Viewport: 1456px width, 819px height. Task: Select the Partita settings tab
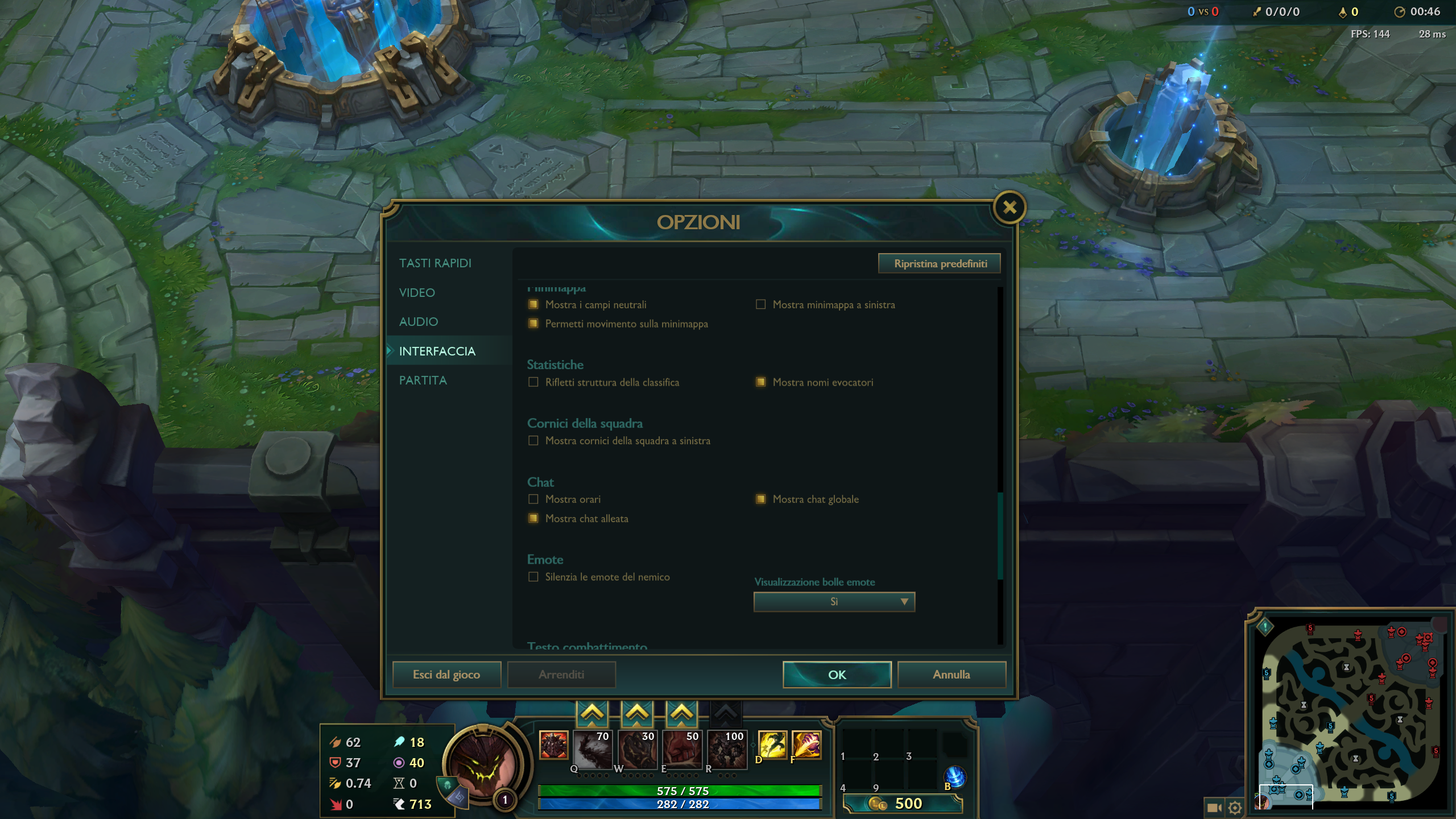coord(423,380)
